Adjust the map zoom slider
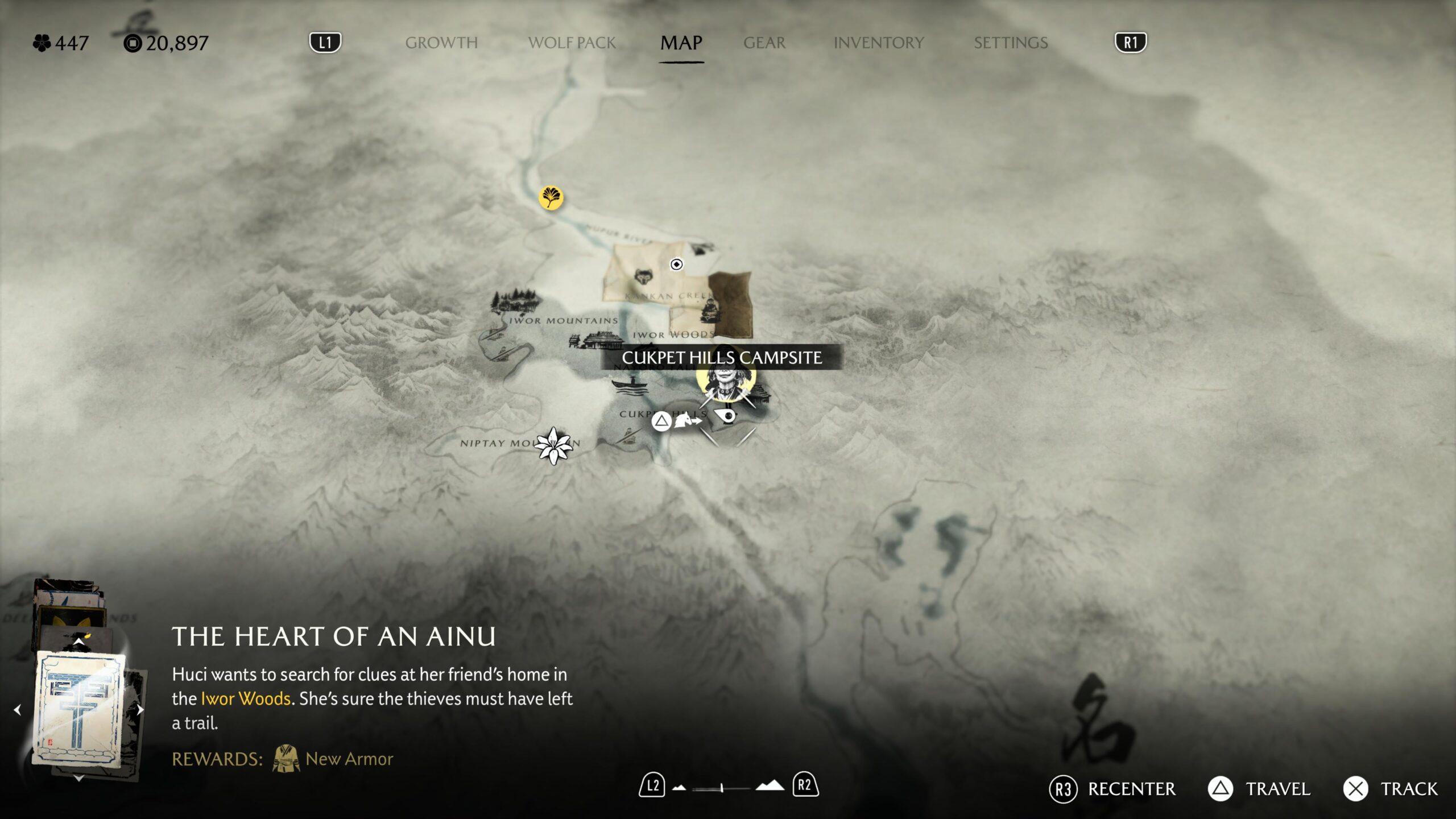This screenshot has height=819, width=1456. point(721,788)
